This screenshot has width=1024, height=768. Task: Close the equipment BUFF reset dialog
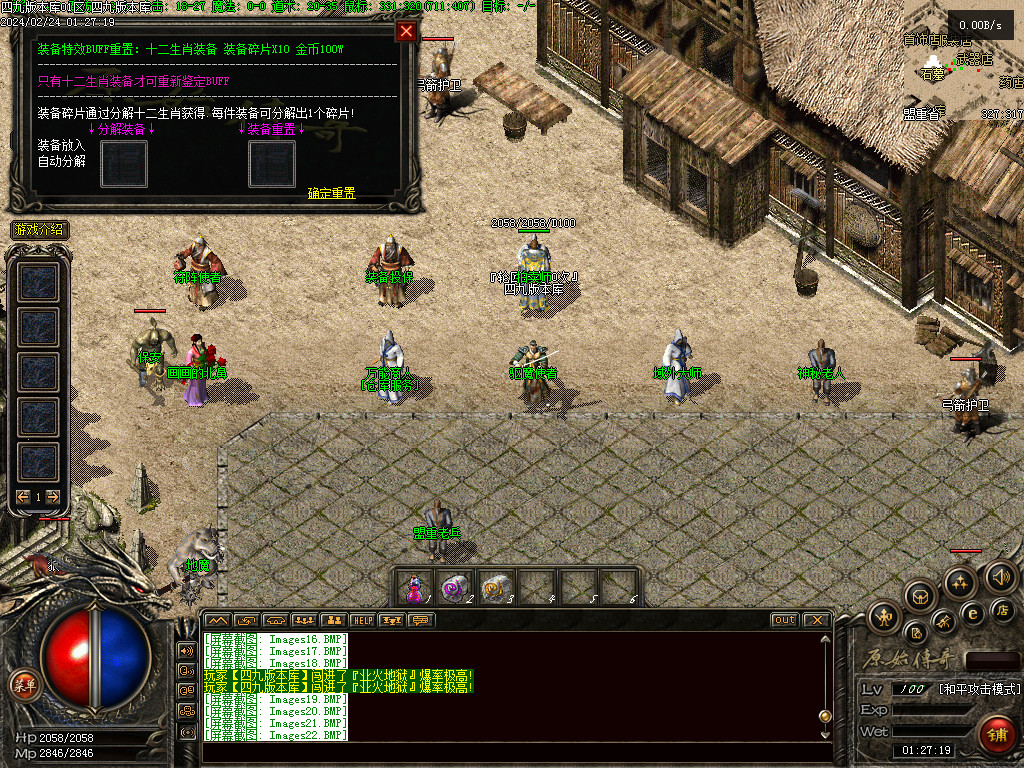(406, 31)
